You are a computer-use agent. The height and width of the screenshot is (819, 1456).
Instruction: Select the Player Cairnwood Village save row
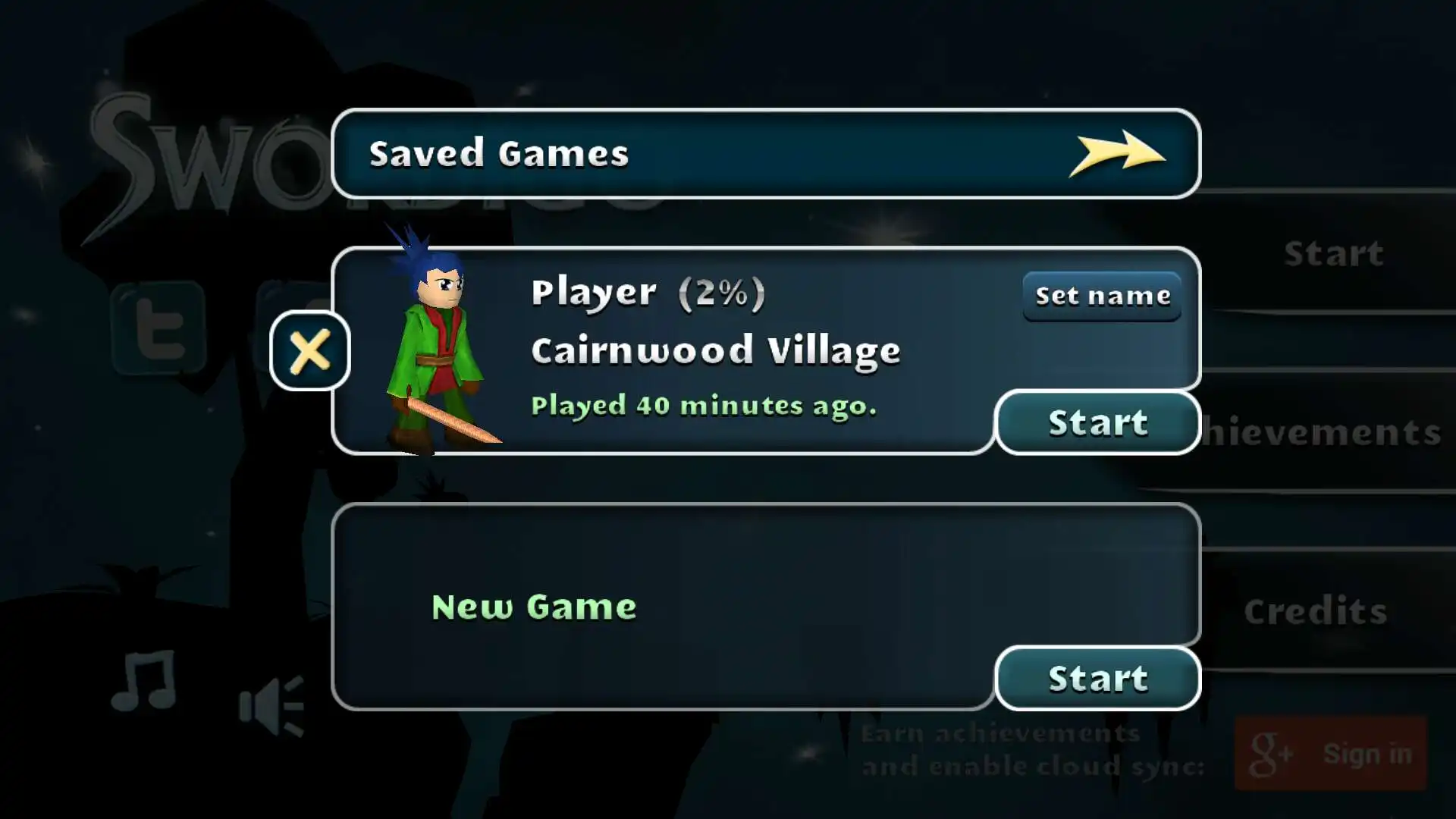713,350
